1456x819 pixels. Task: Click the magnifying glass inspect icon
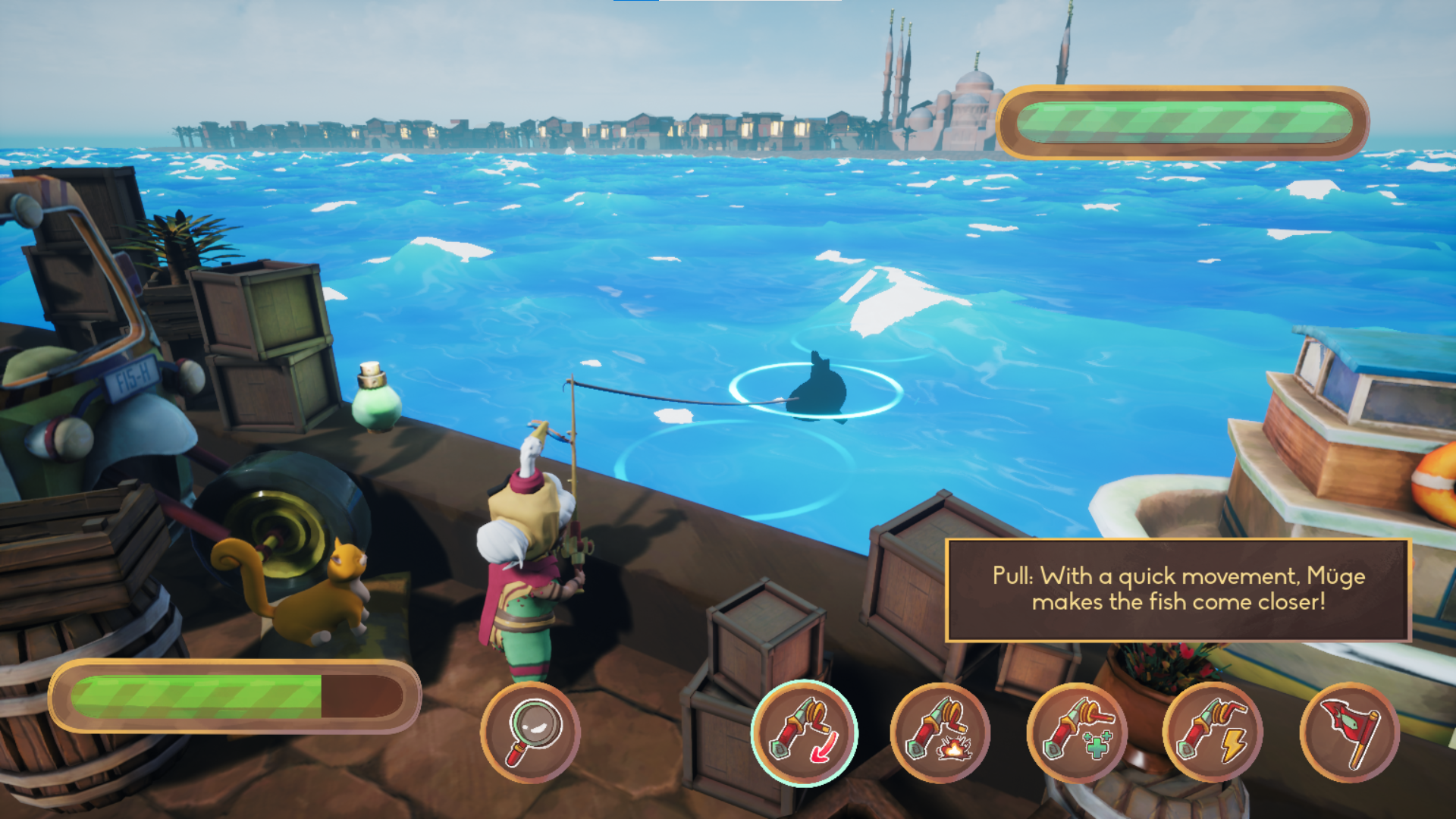(x=530, y=732)
